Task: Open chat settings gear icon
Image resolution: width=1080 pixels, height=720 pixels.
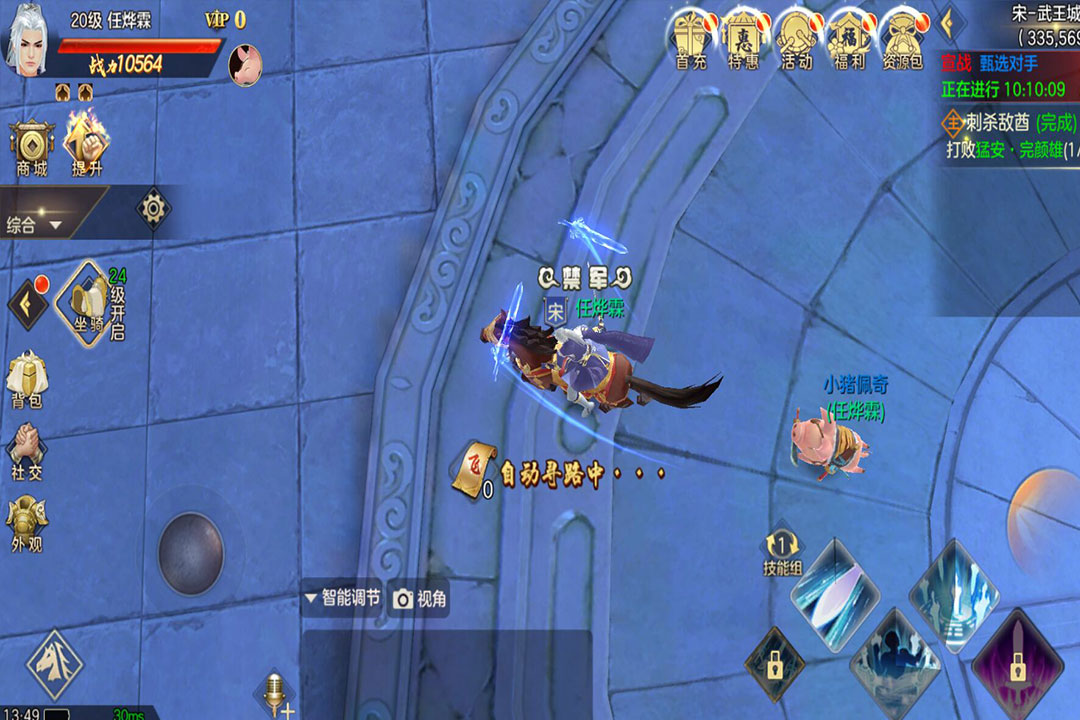Action: pos(153,209)
